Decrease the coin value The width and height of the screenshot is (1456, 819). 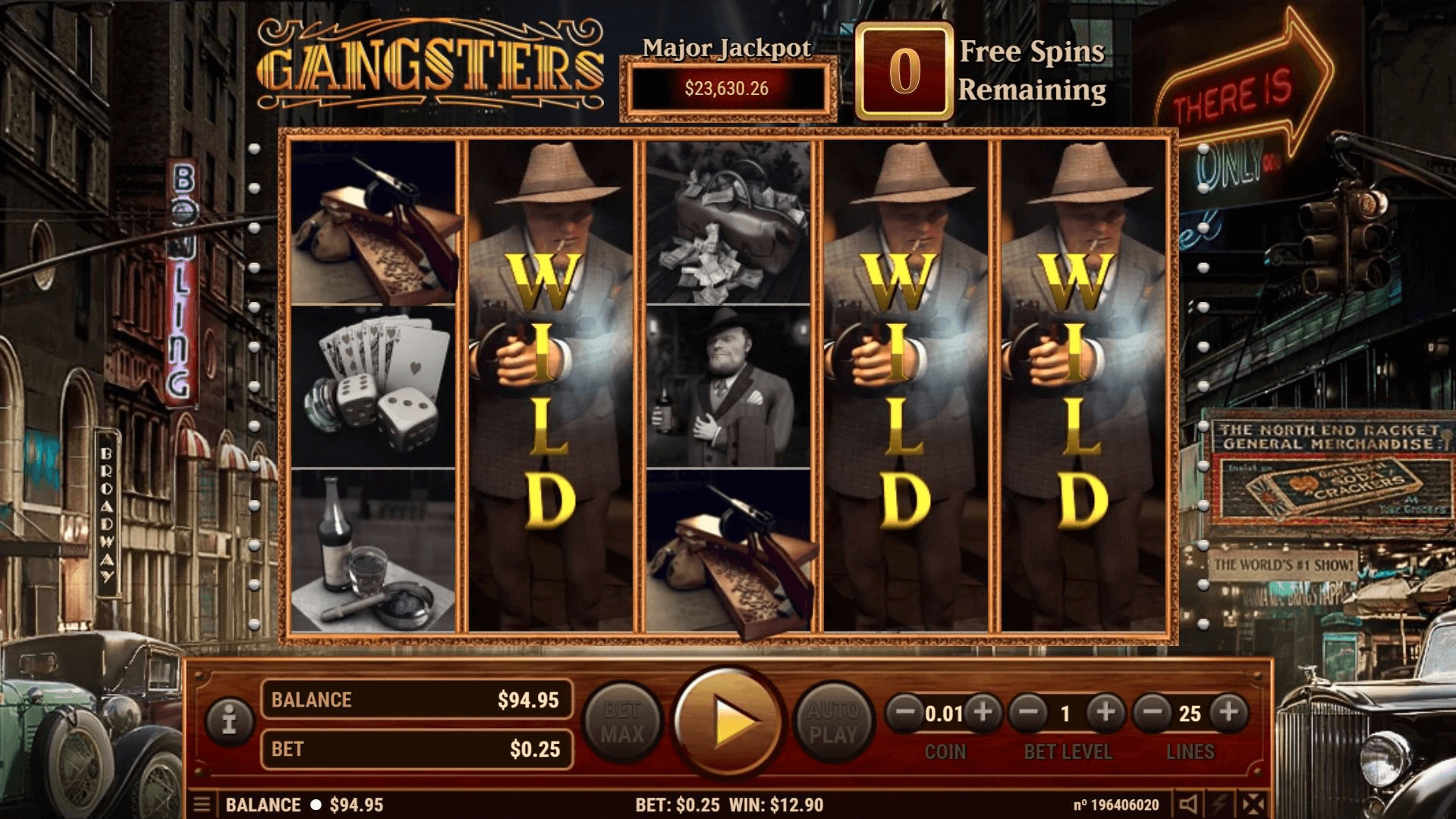905,713
